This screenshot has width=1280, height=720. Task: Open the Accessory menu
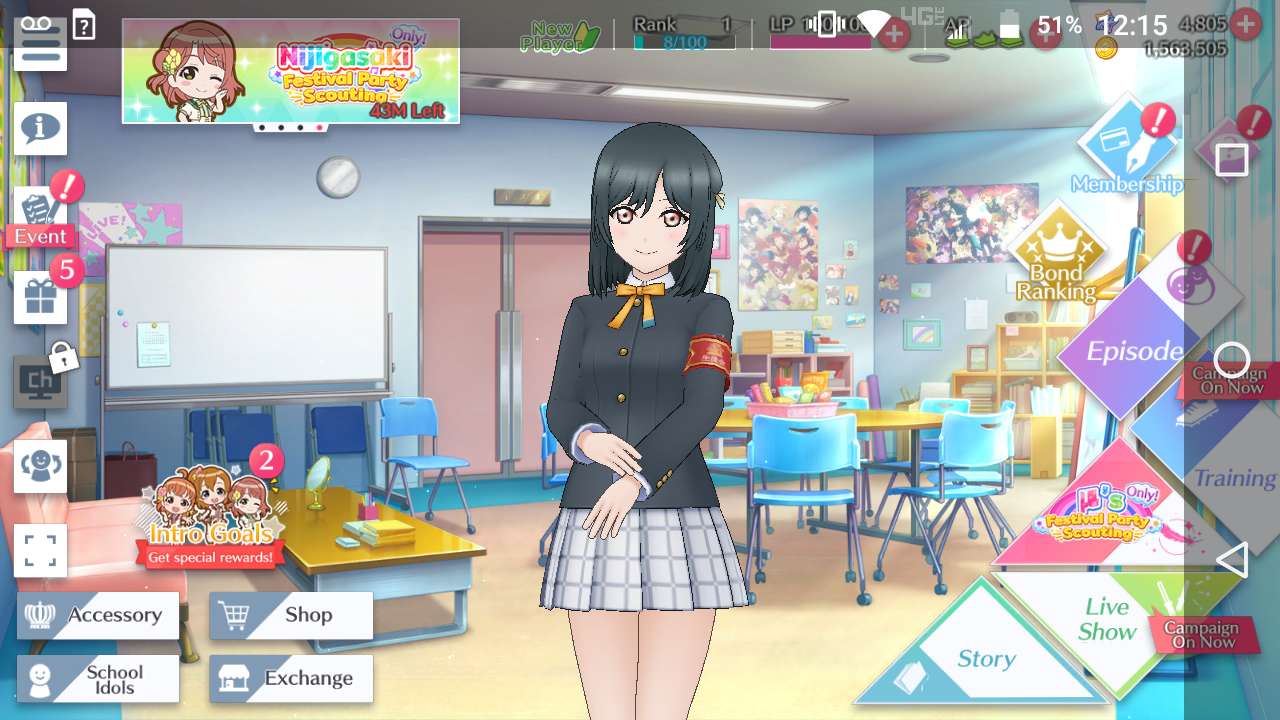98,615
